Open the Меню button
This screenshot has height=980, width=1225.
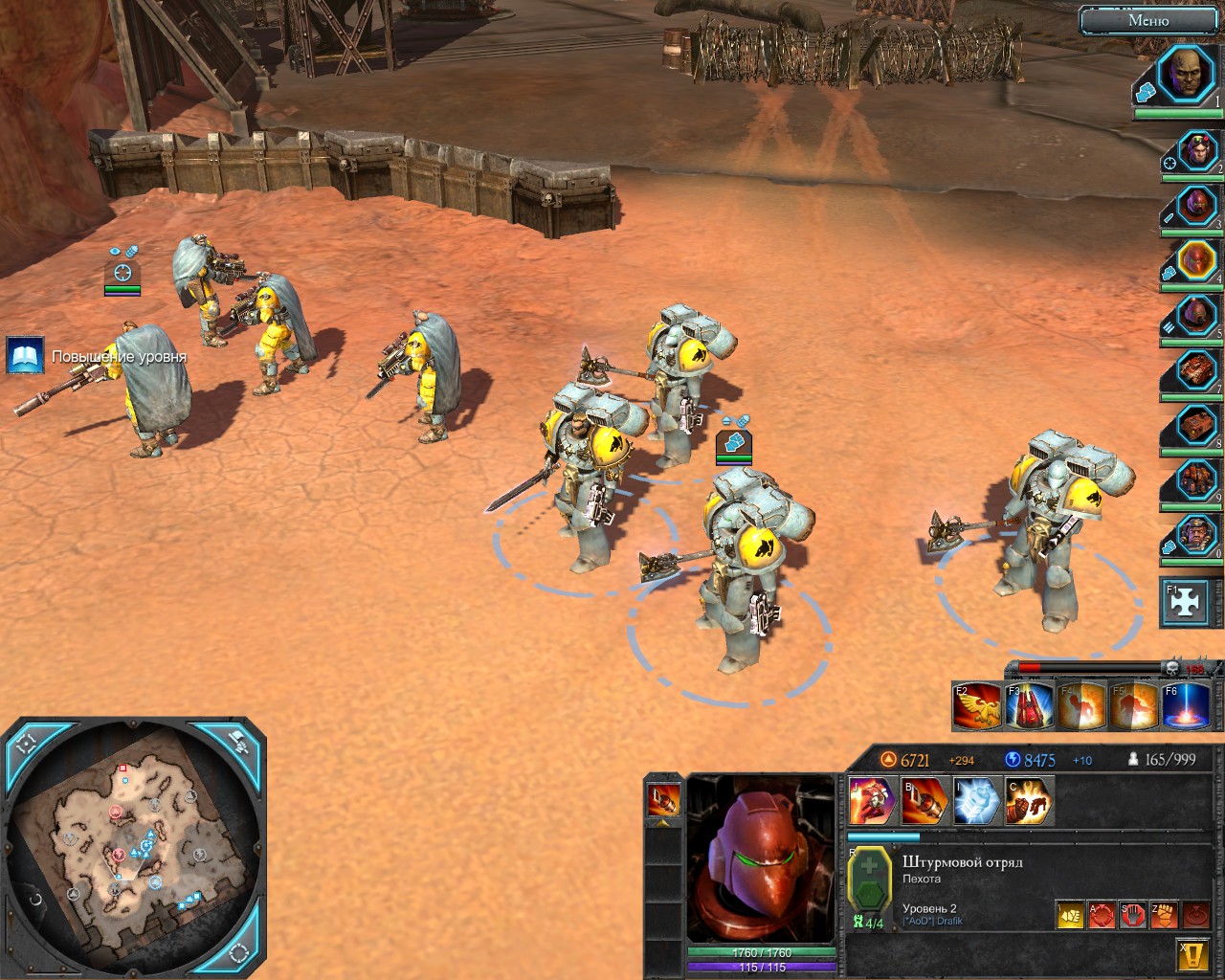[x=1147, y=19]
